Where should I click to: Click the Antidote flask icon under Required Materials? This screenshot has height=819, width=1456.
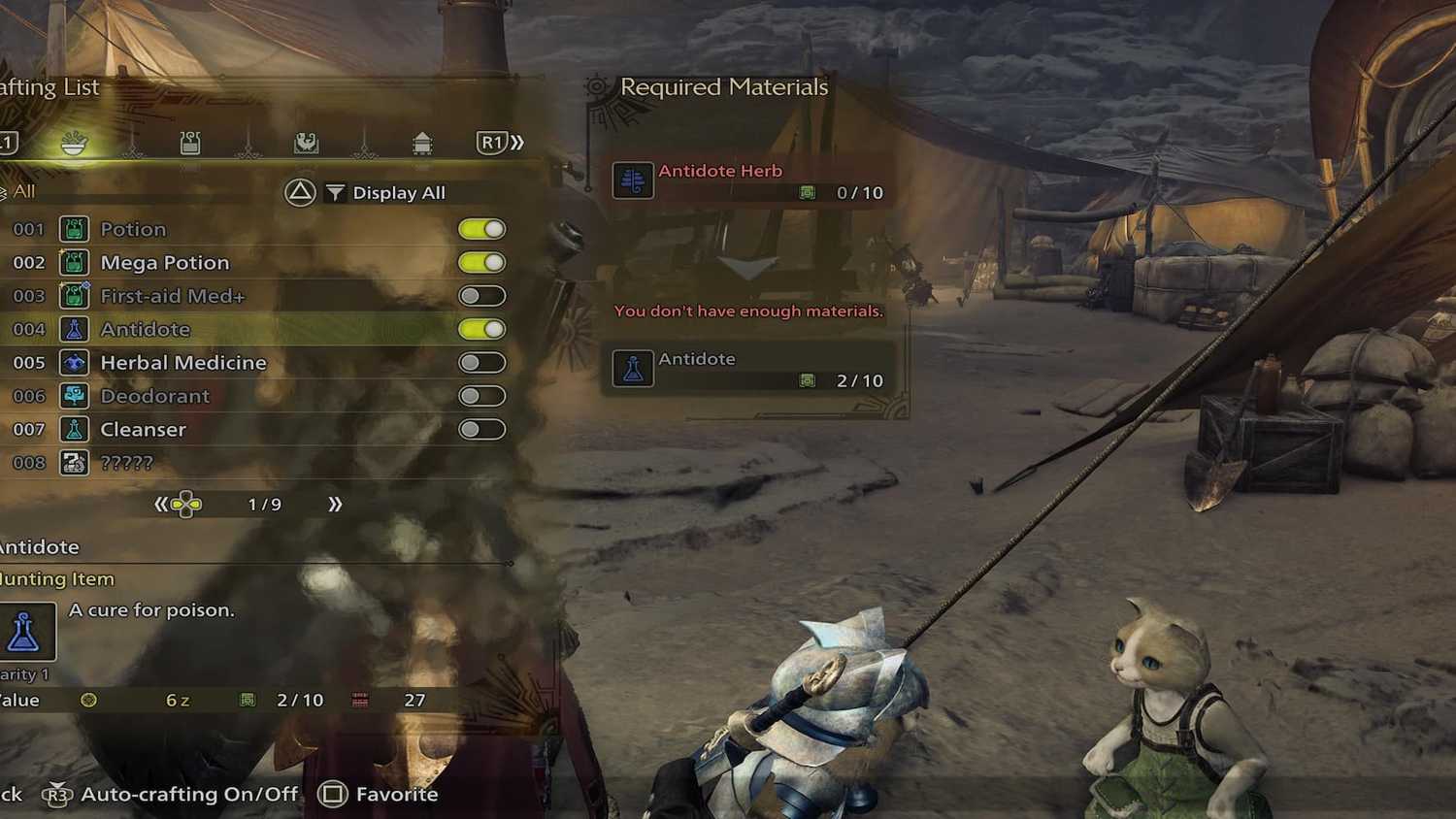pyautogui.click(x=633, y=369)
